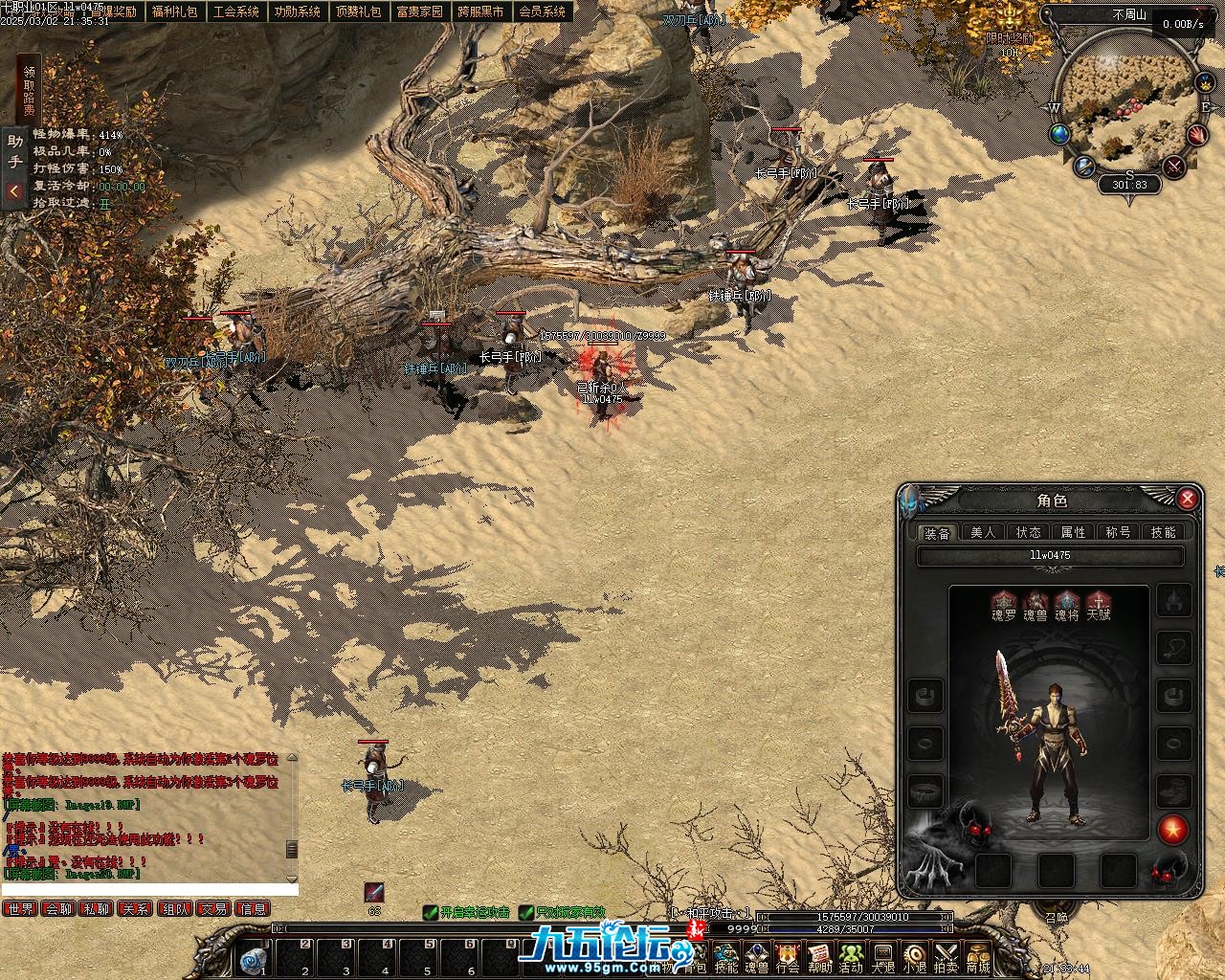1225x980 pixels.
Task: Open the 商城 shop from bottom bar
Action: (x=977, y=956)
